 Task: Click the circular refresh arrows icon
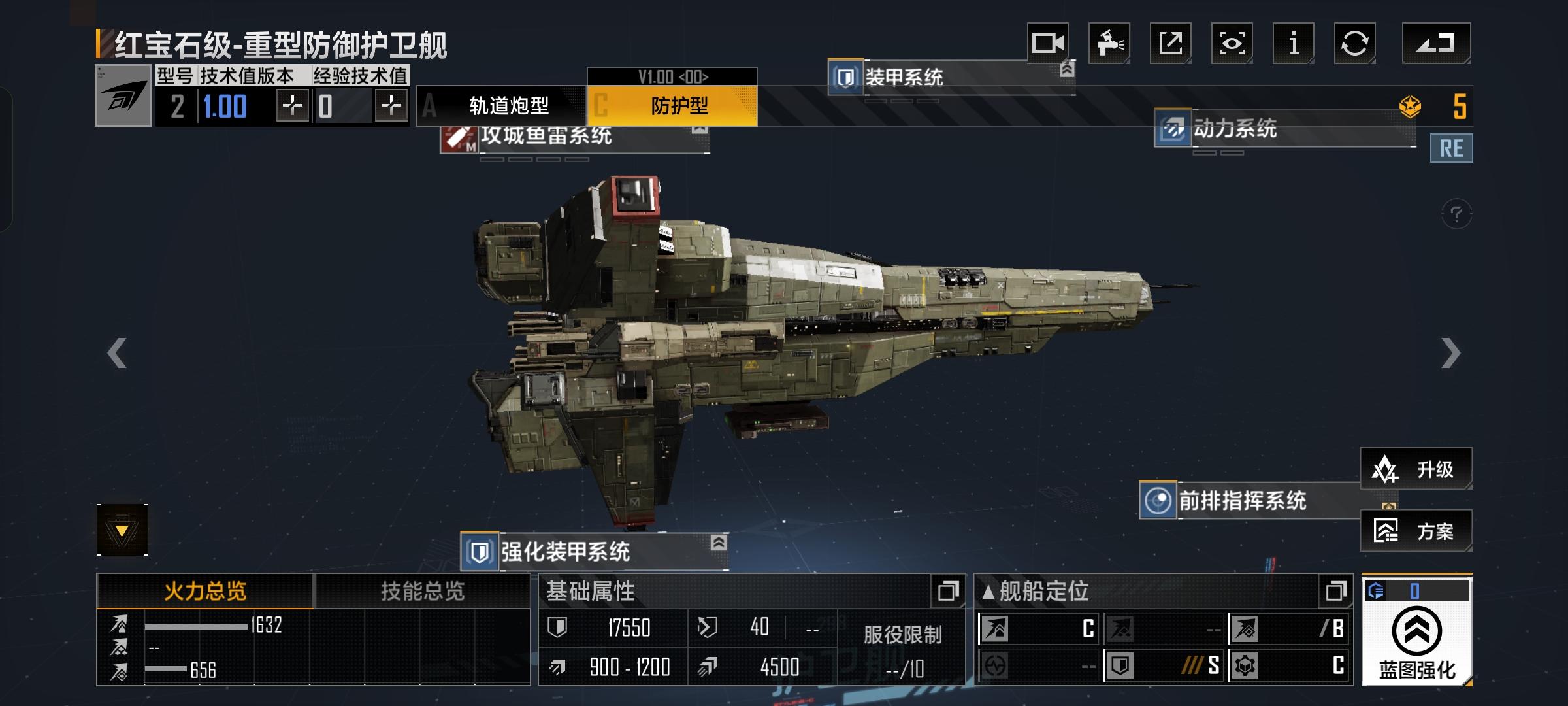1354,43
